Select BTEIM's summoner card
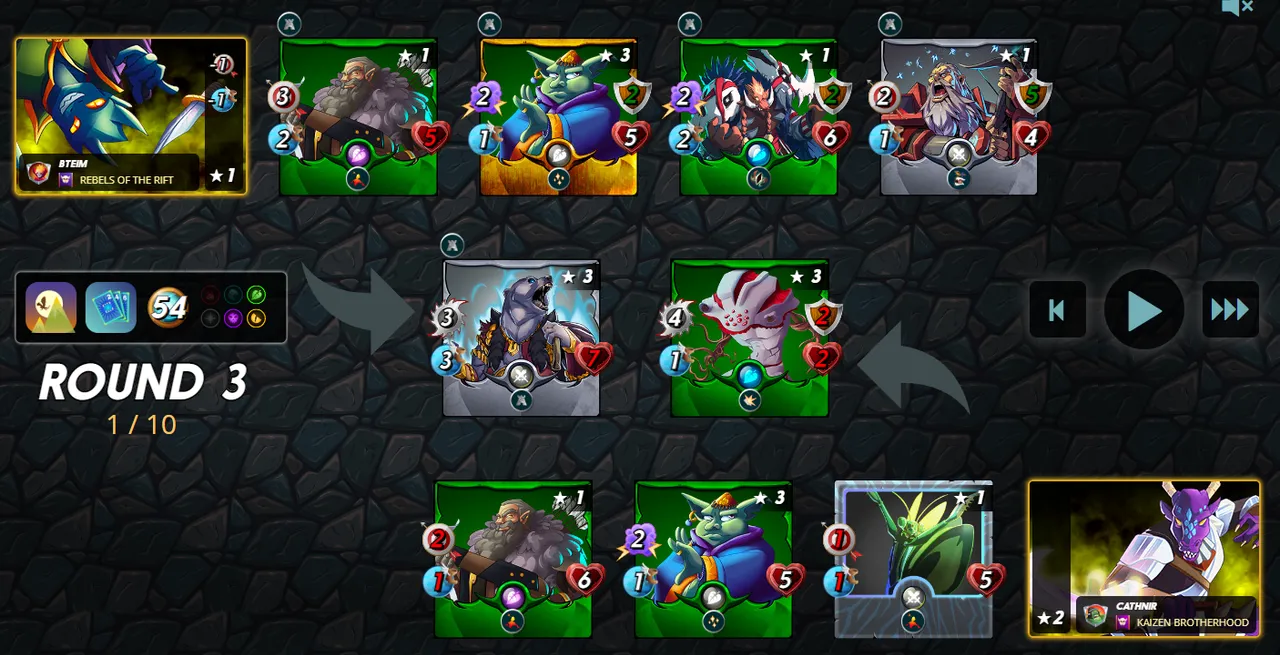 (130, 115)
